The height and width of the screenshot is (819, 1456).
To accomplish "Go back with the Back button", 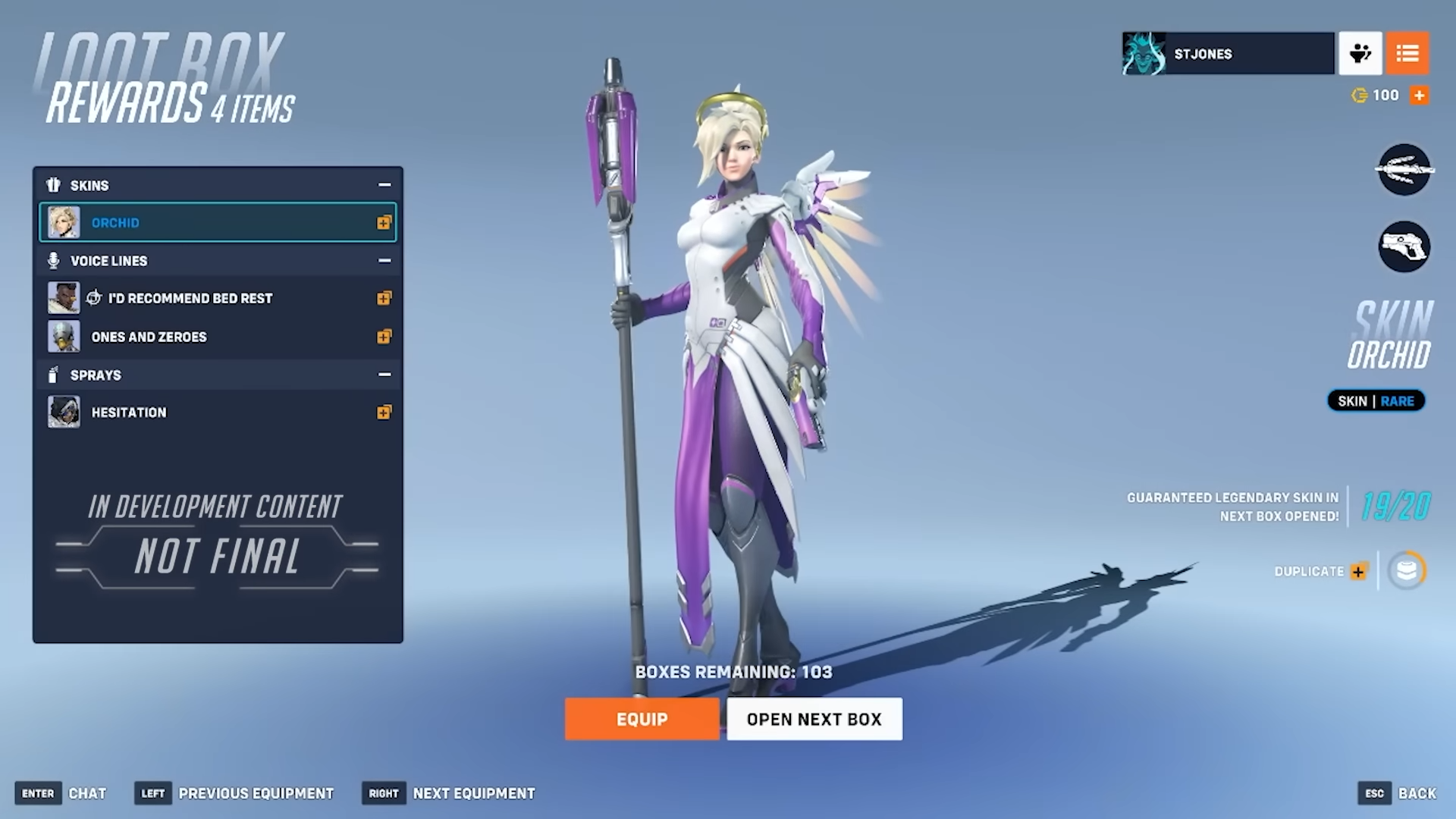I will coord(1397,793).
